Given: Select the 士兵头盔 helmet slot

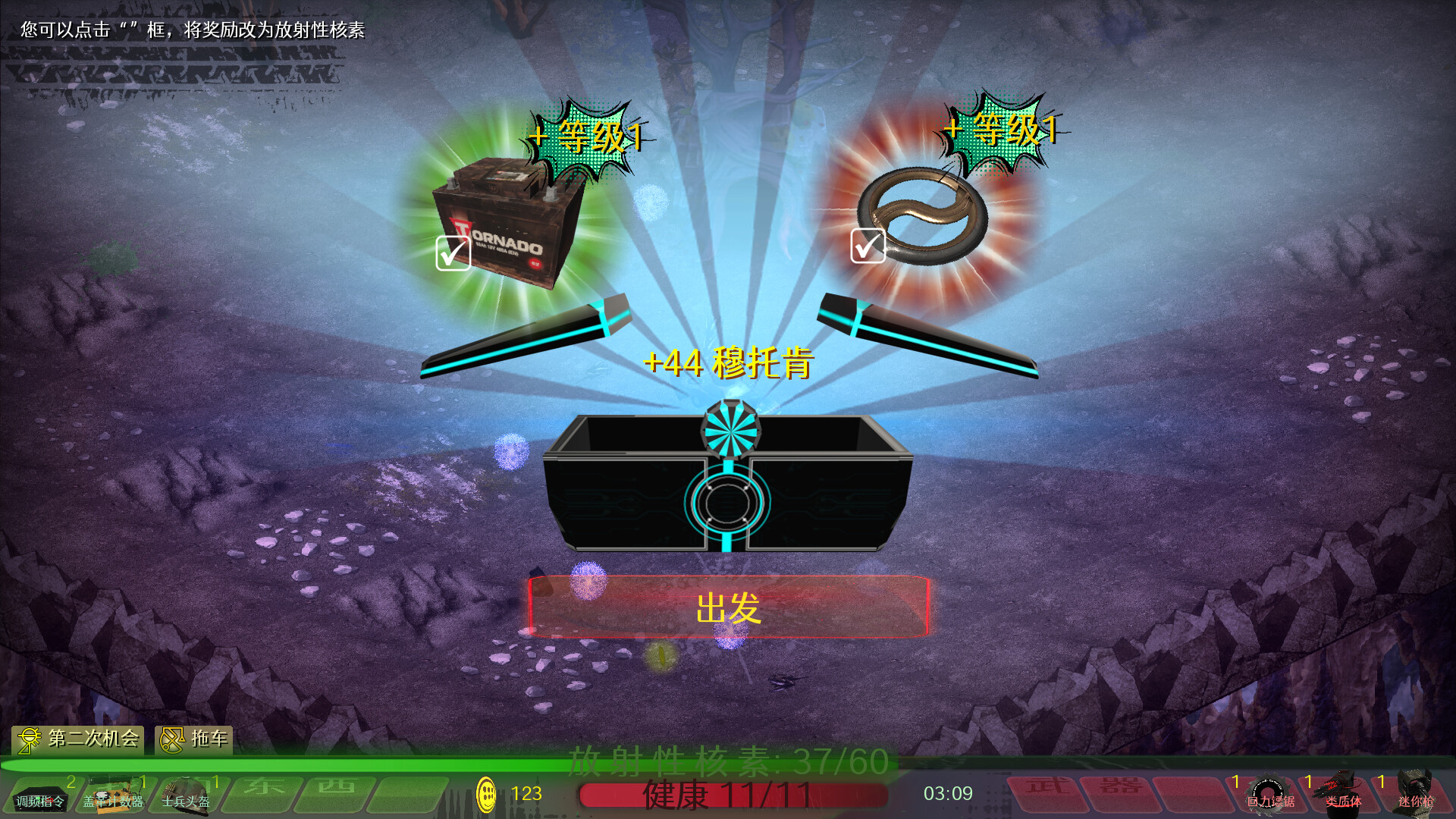Looking at the screenshot, I should [x=187, y=795].
